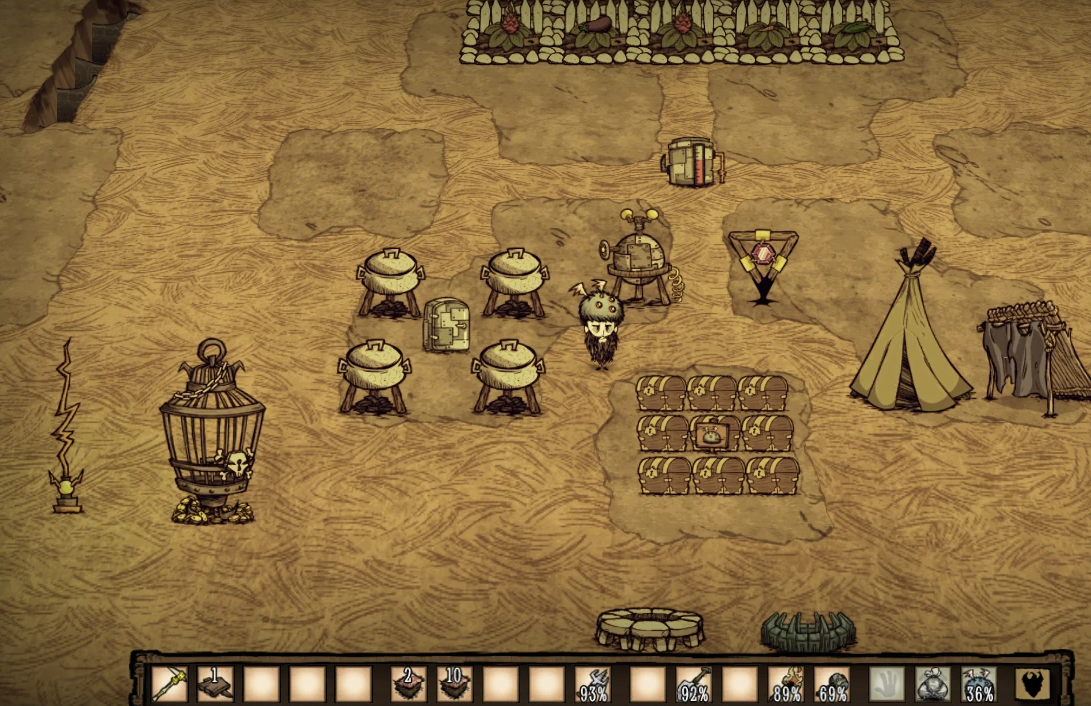This screenshot has height=706, width=1091.
Task: Choose the tool at 92% durability
Action: 693,684
